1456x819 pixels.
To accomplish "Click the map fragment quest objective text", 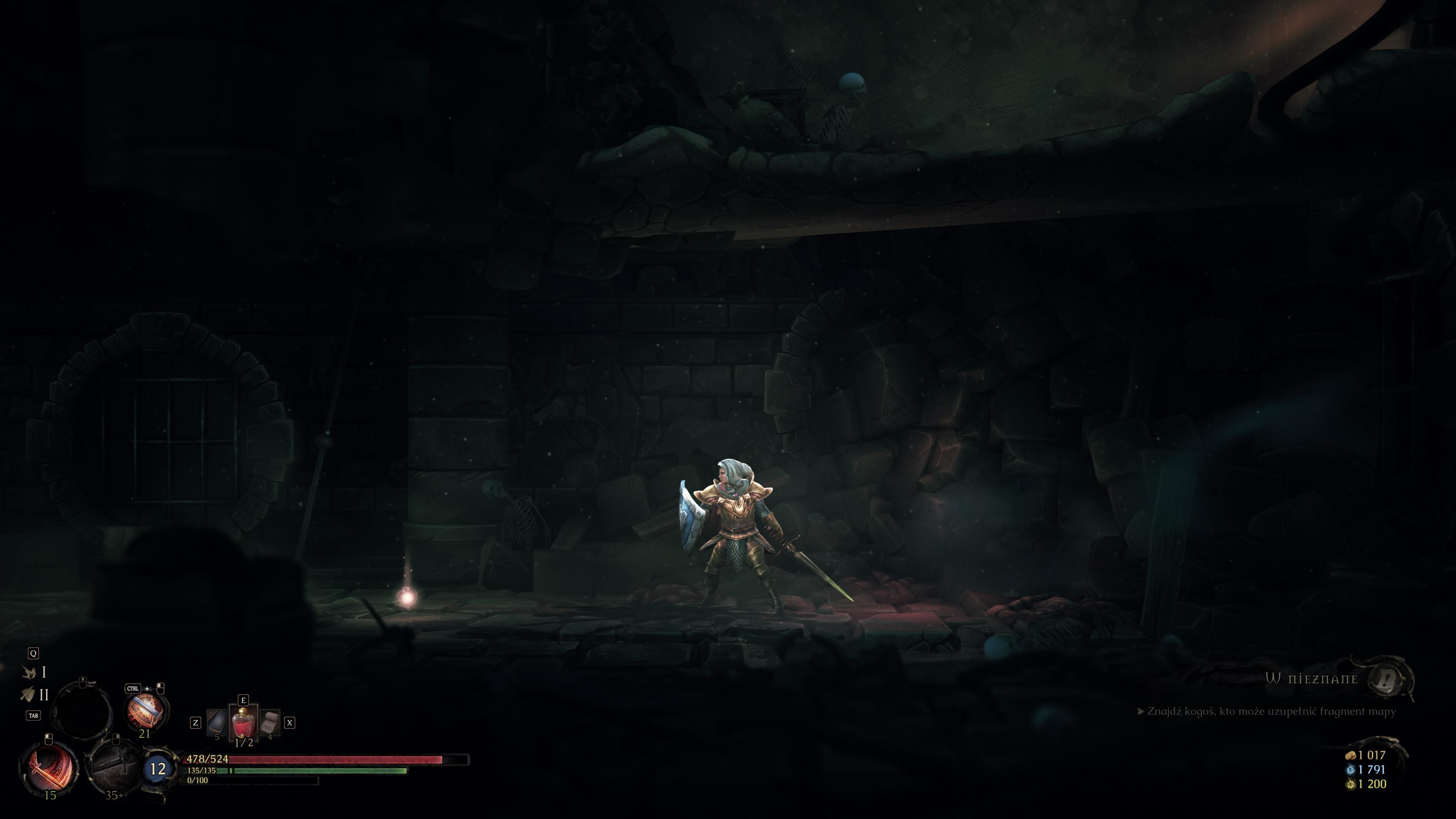I will click(1271, 711).
